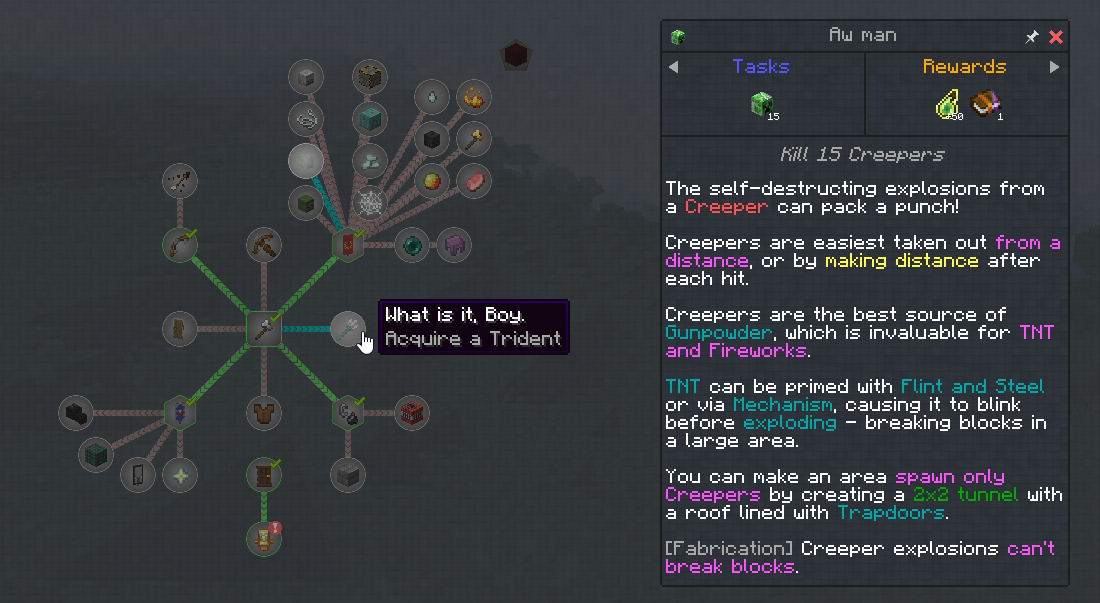Open the wooden pickaxe quest node

point(264,244)
